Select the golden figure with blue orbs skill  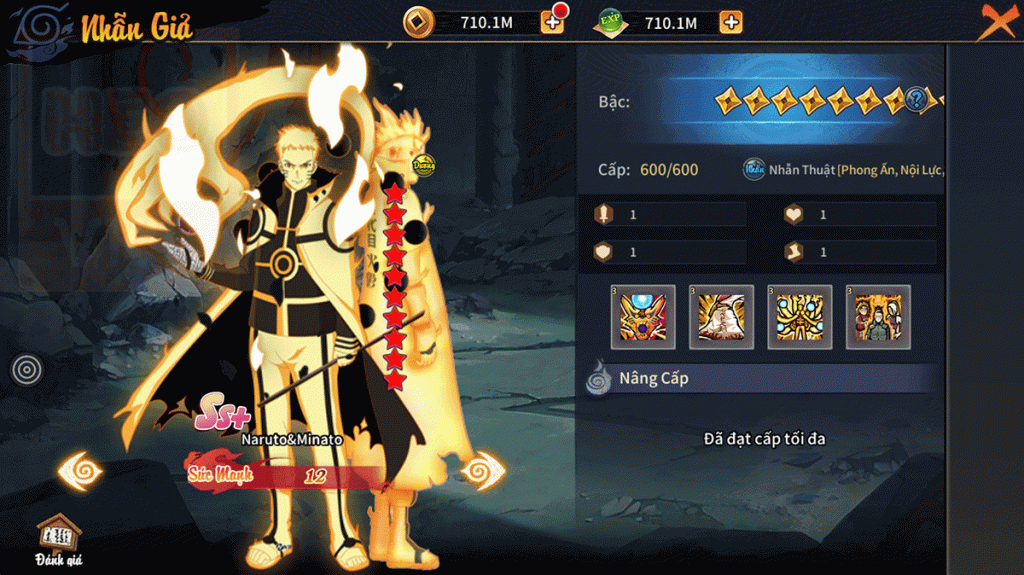[799, 317]
